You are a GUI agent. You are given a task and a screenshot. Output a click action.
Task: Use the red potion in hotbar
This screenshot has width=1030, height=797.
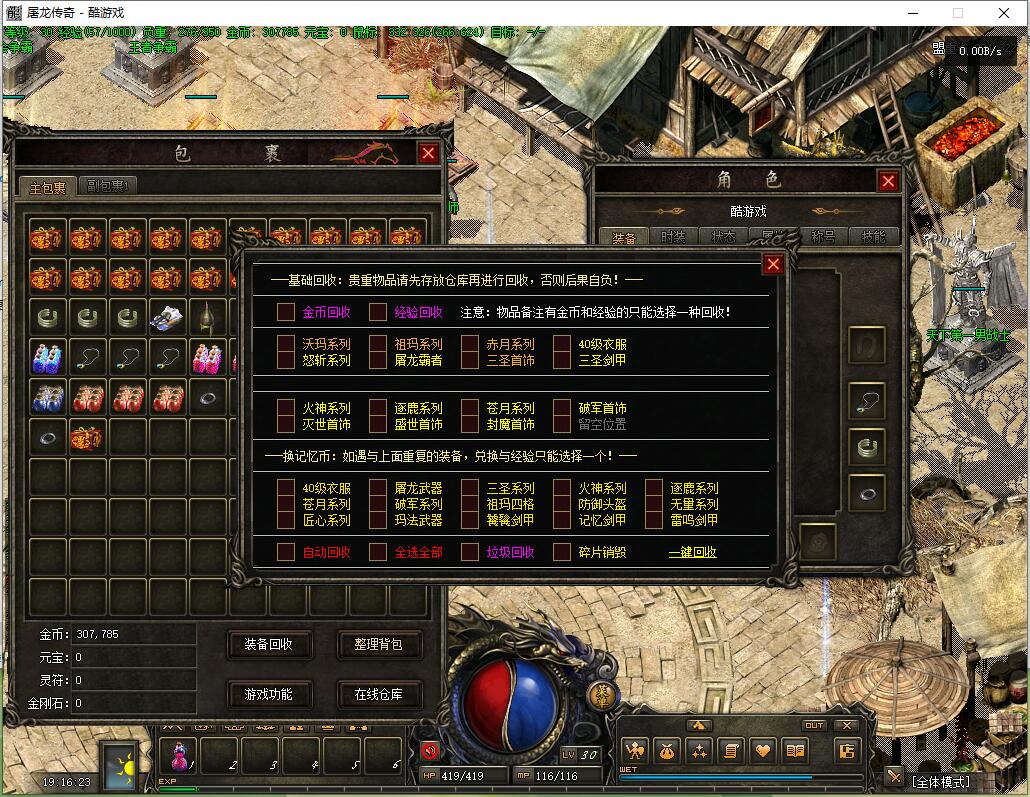pyautogui.click(x=181, y=756)
